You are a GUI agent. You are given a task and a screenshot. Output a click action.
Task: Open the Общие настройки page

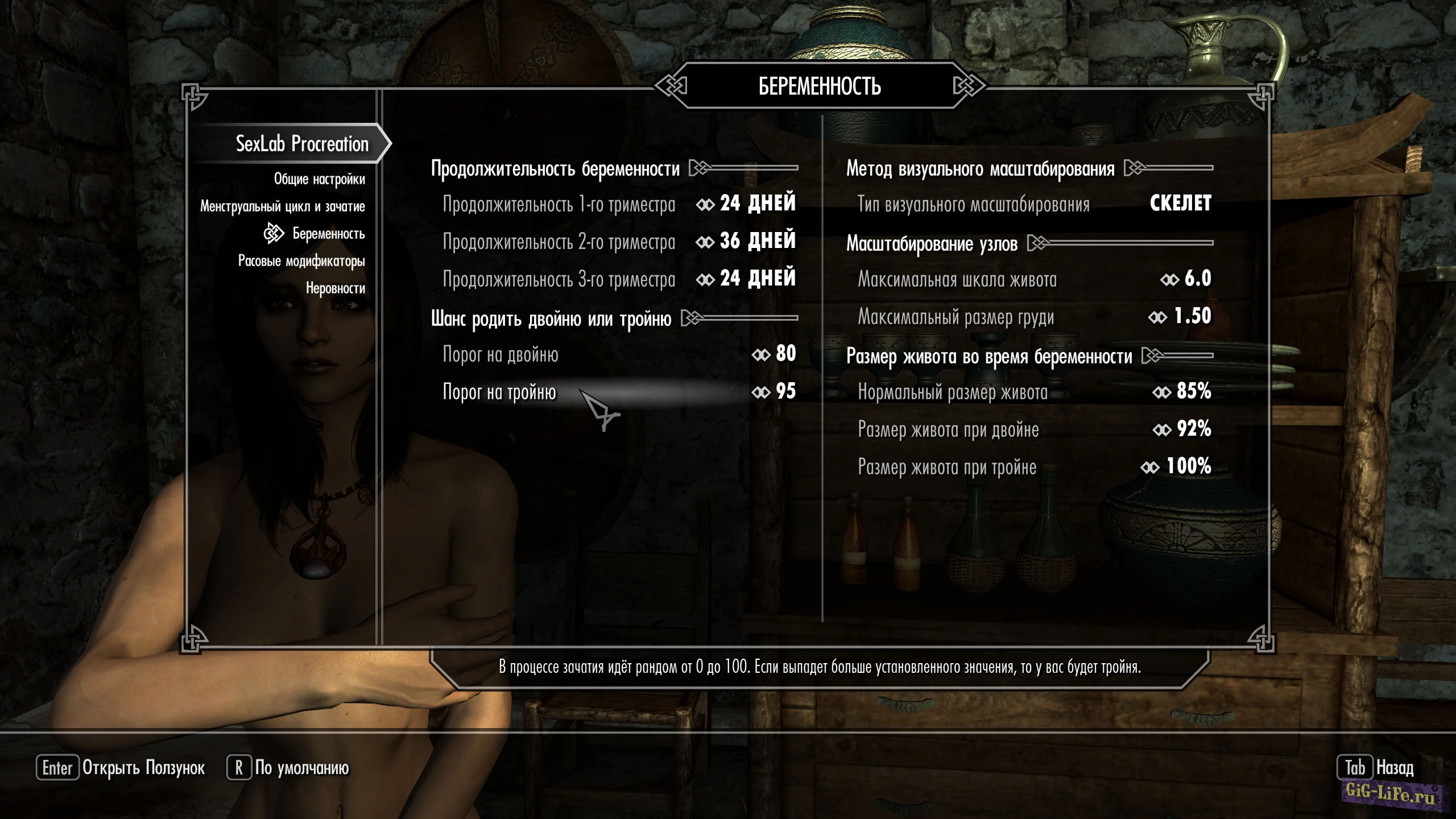(x=319, y=179)
